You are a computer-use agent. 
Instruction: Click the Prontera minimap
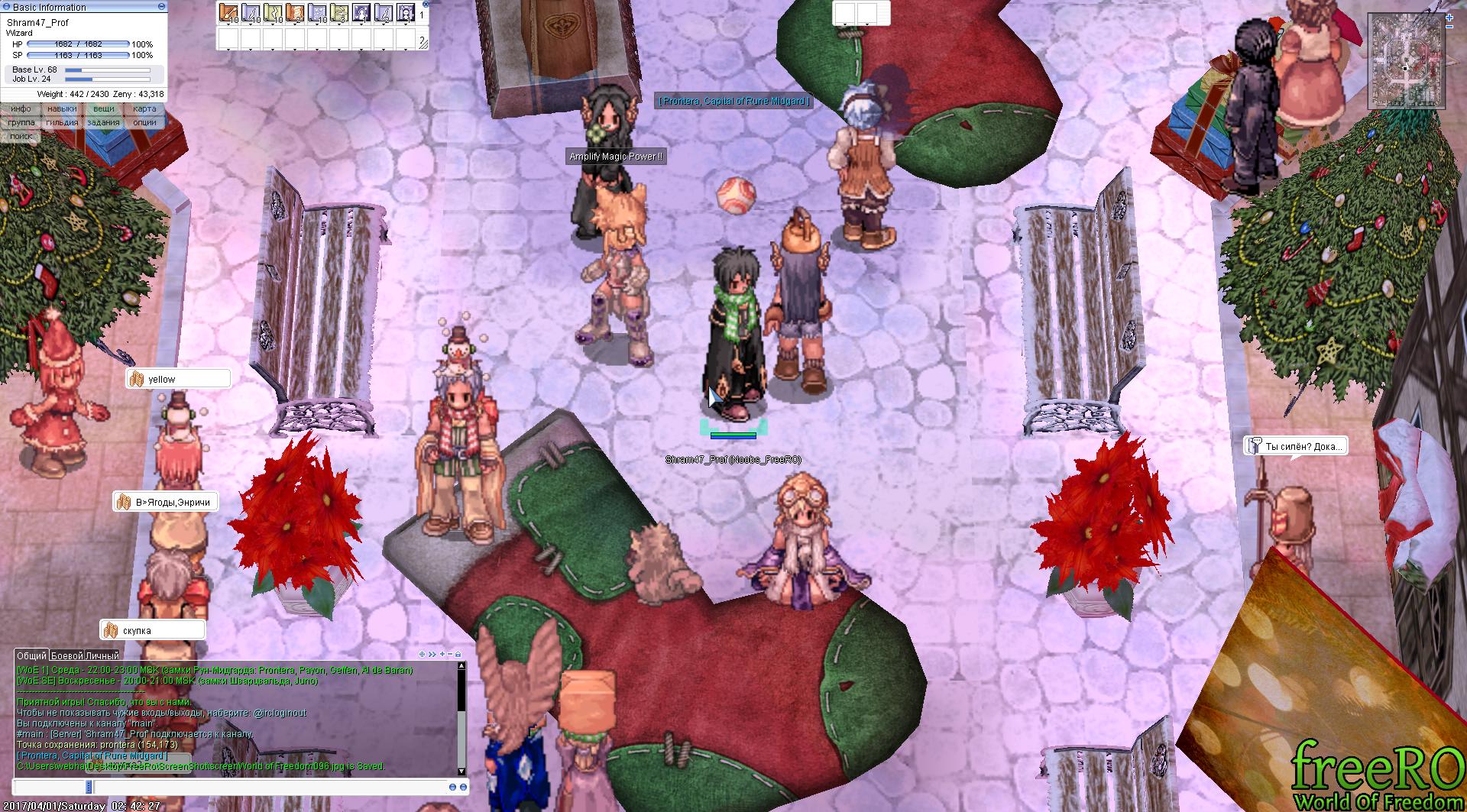click(1406, 63)
